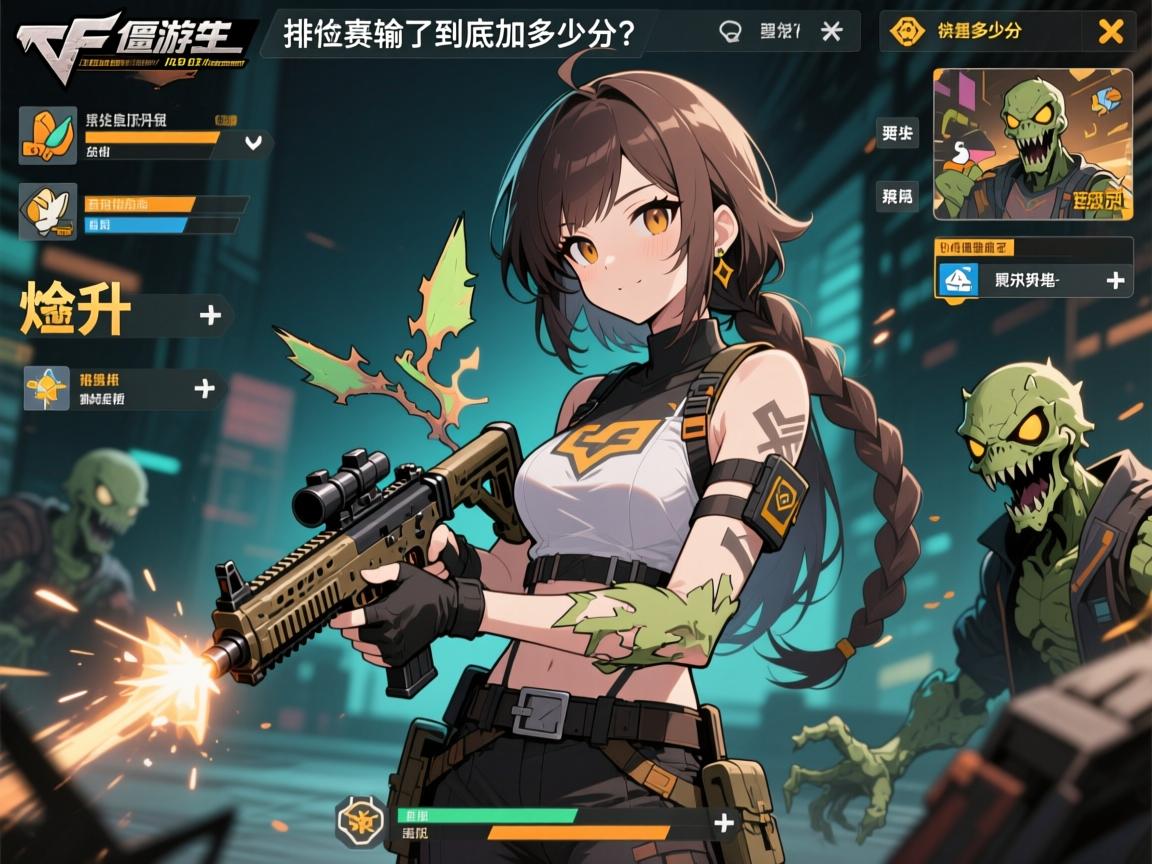Click the white X beside the headset icon

pyautogui.click(x=831, y=32)
